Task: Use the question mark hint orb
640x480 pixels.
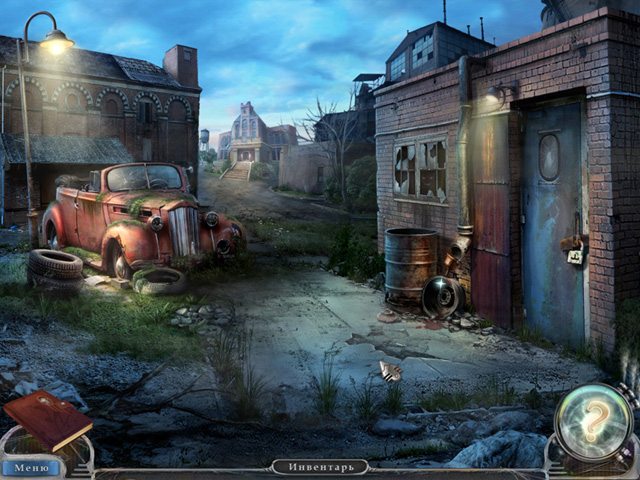Action: click(593, 422)
